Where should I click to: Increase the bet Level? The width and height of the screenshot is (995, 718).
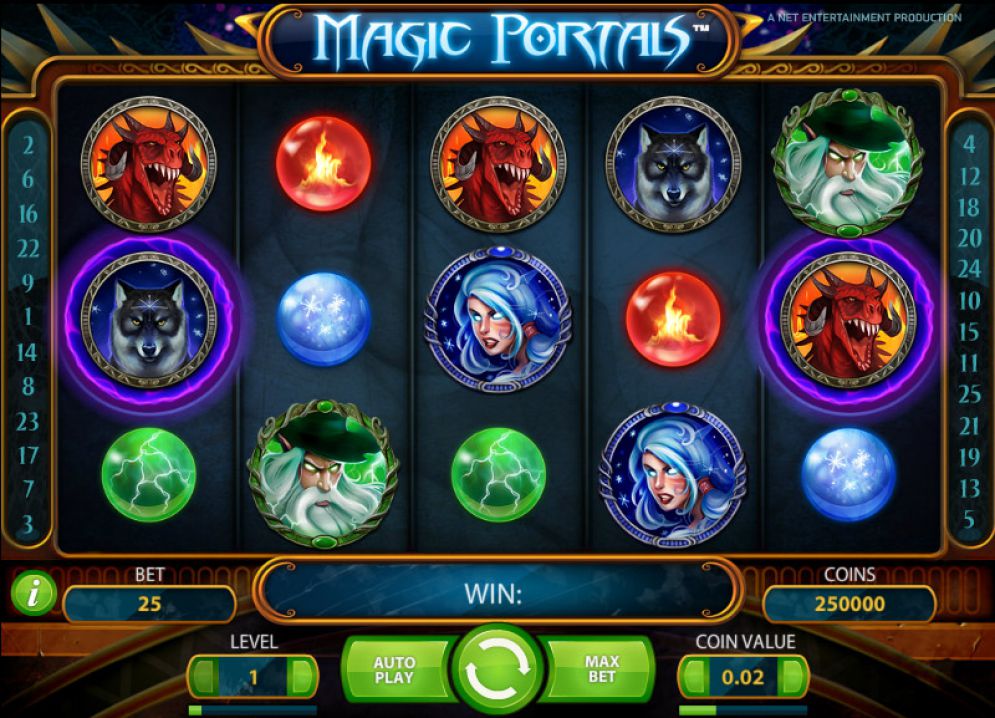click(302, 677)
